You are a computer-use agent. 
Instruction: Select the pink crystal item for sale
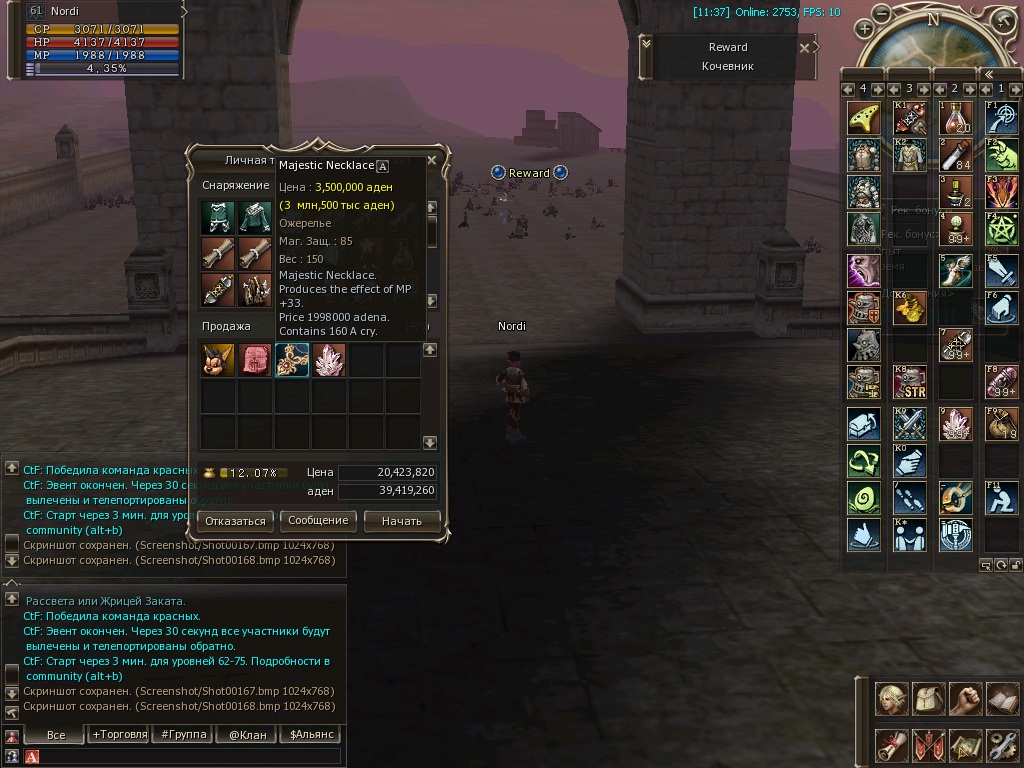click(x=329, y=360)
